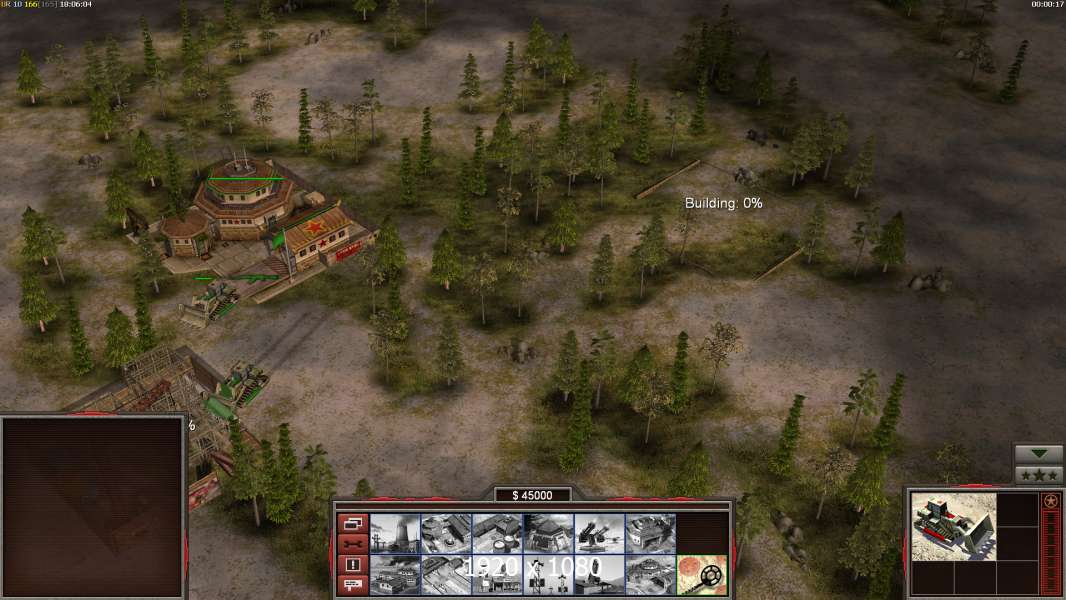This screenshot has height=600, width=1066.
Task: Select the supply depot with storage tanks icon
Action: (498, 533)
